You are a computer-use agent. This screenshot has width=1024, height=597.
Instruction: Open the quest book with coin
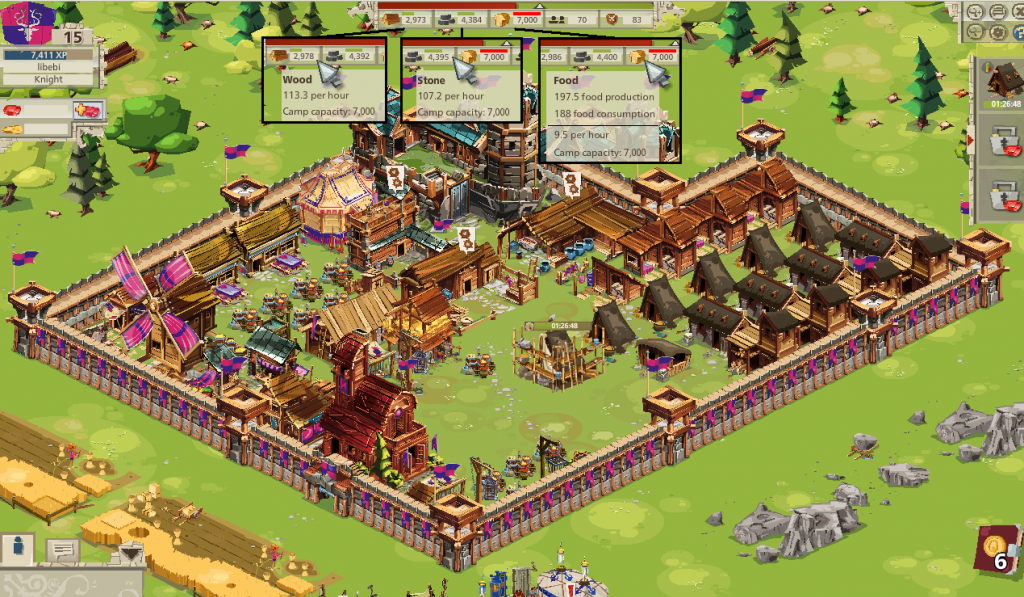click(998, 551)
